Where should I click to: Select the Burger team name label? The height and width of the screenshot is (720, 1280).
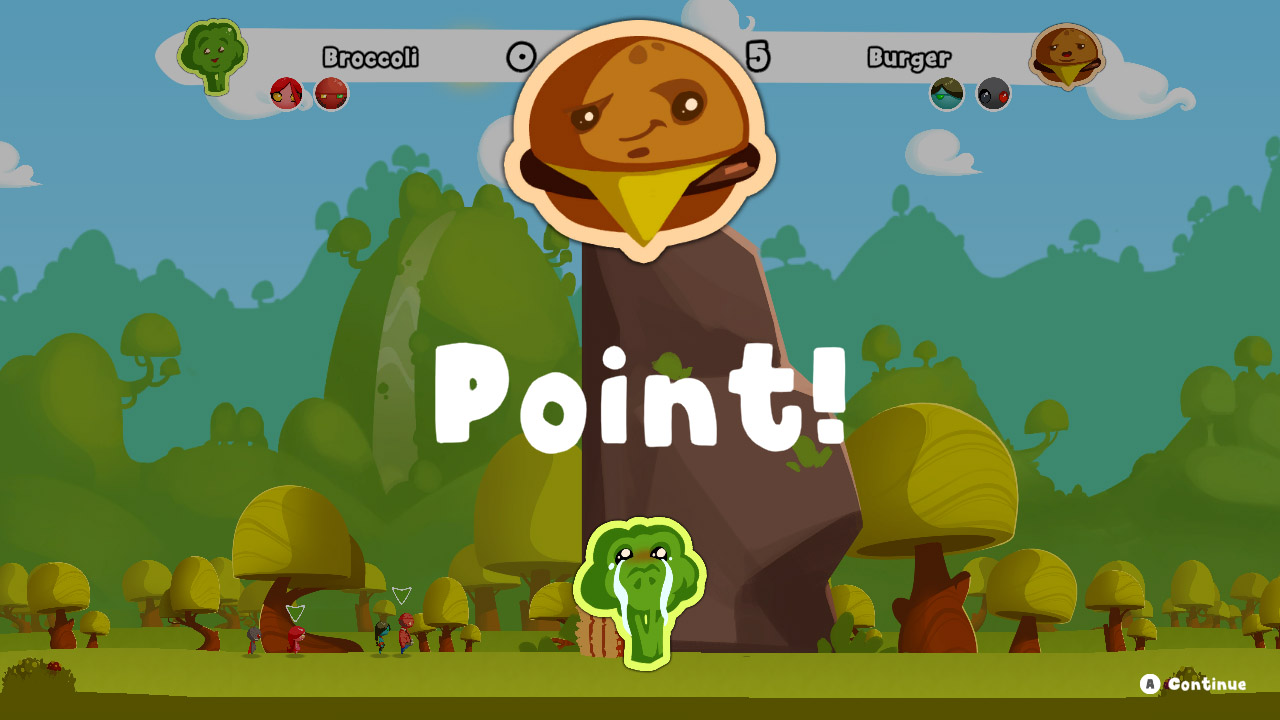point(912,58)
